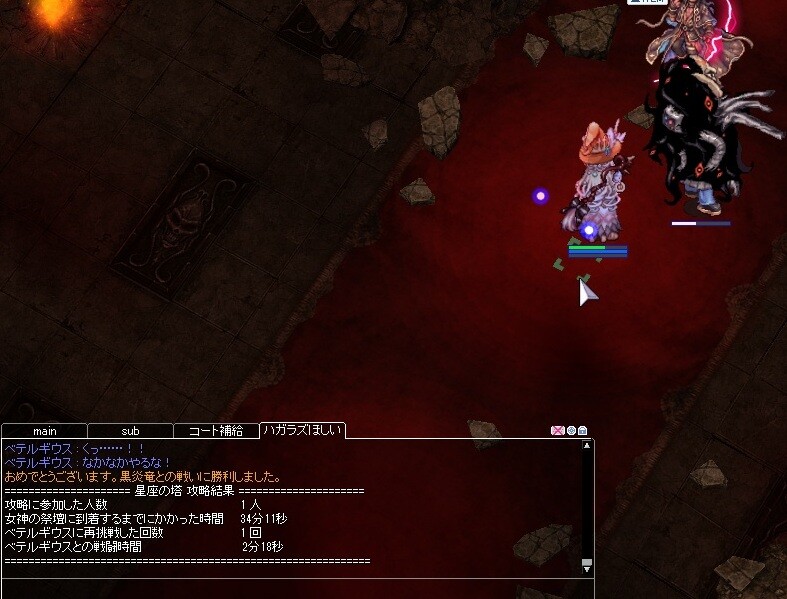Click the round gear icon above chat
The image size is (787, 599).
571,431
